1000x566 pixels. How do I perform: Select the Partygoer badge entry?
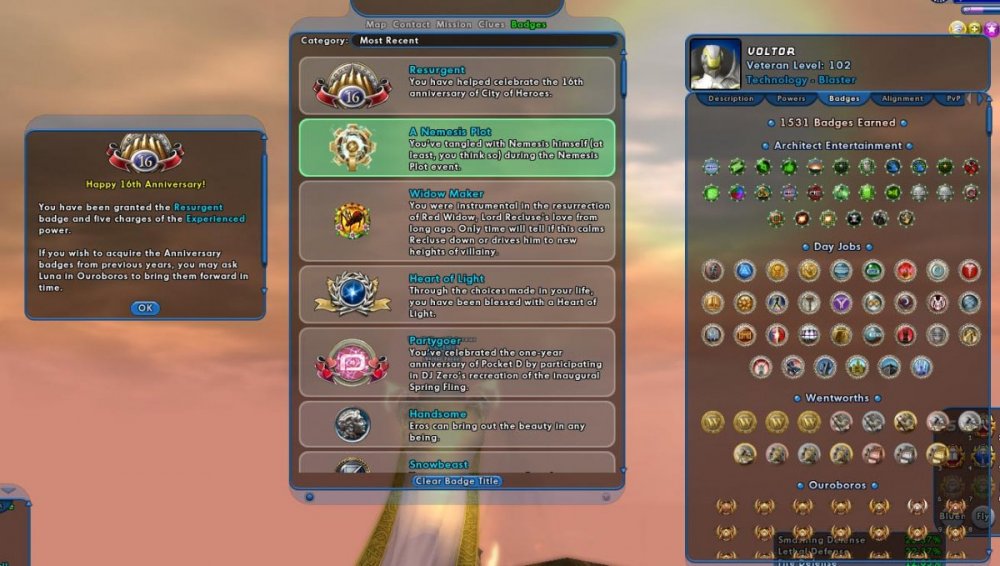457,362
